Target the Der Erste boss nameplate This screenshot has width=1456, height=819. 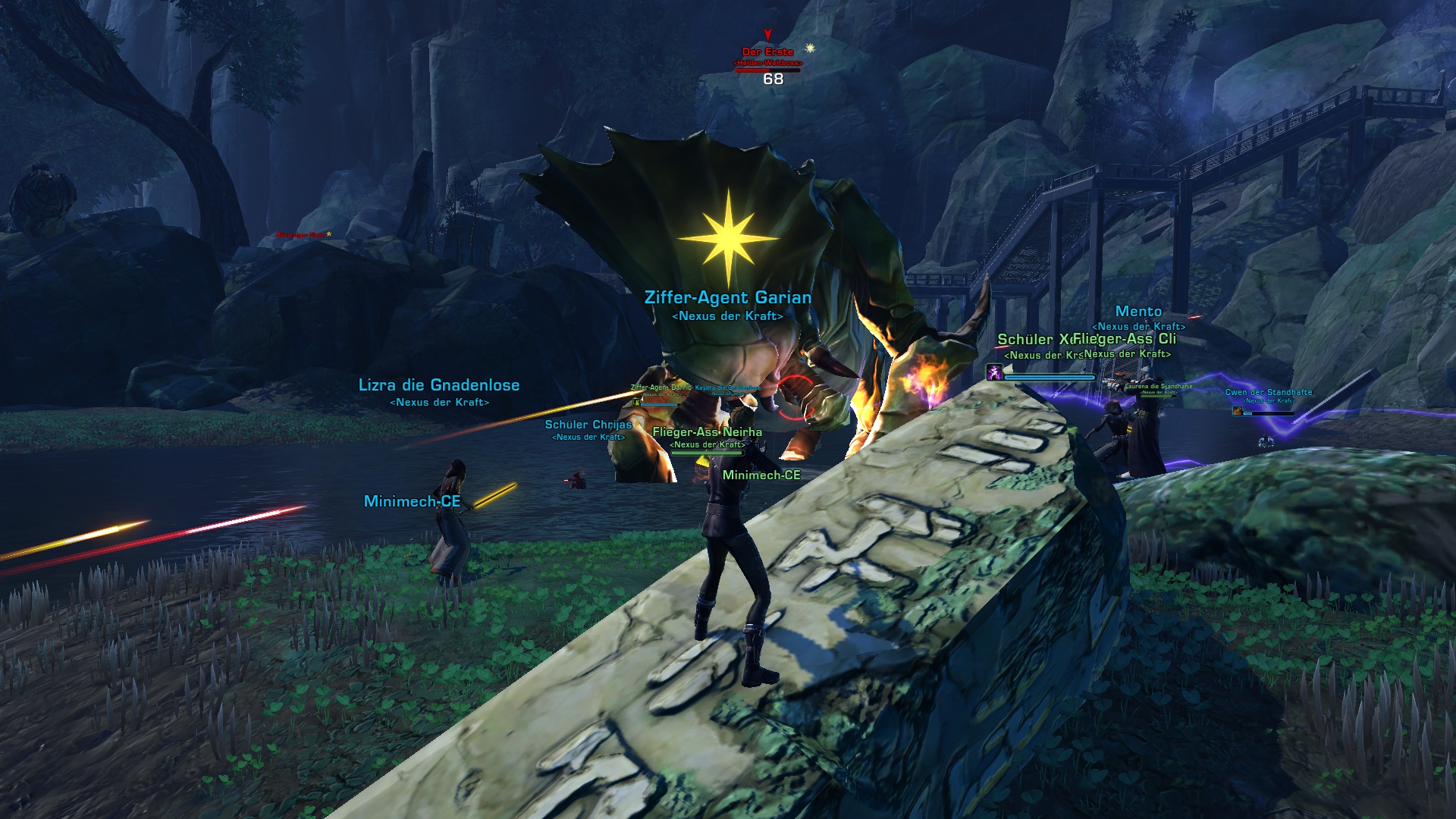pyautogui.click(x=767, y=52)
